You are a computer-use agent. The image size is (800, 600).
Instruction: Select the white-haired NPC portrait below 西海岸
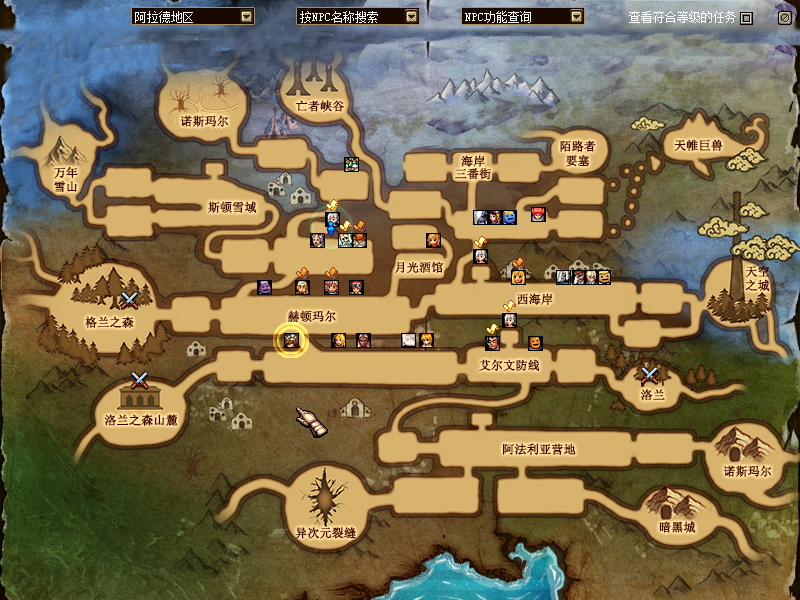coord(509,320)
